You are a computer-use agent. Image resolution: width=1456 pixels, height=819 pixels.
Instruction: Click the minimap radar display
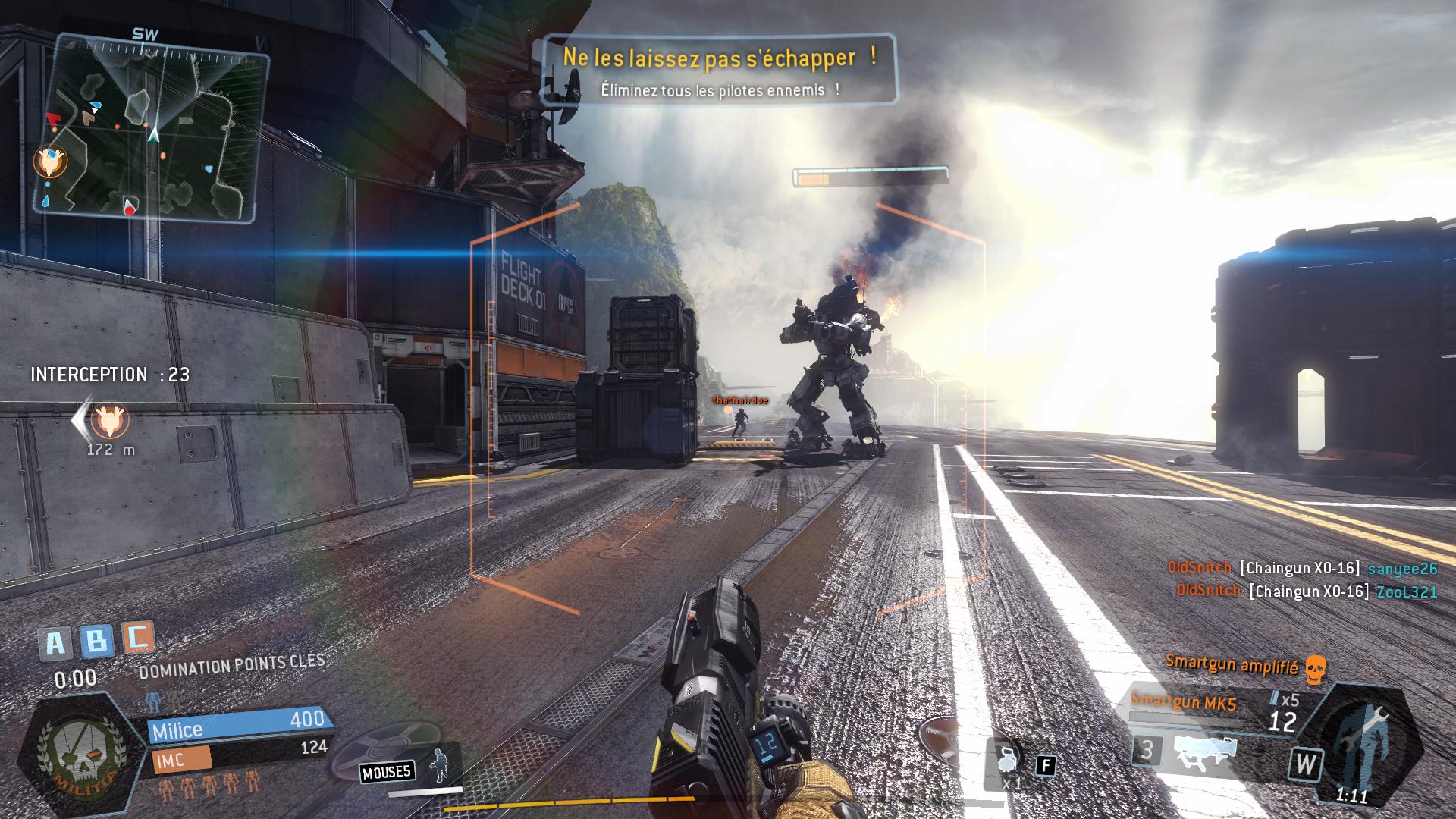click(x=152, y=129)
